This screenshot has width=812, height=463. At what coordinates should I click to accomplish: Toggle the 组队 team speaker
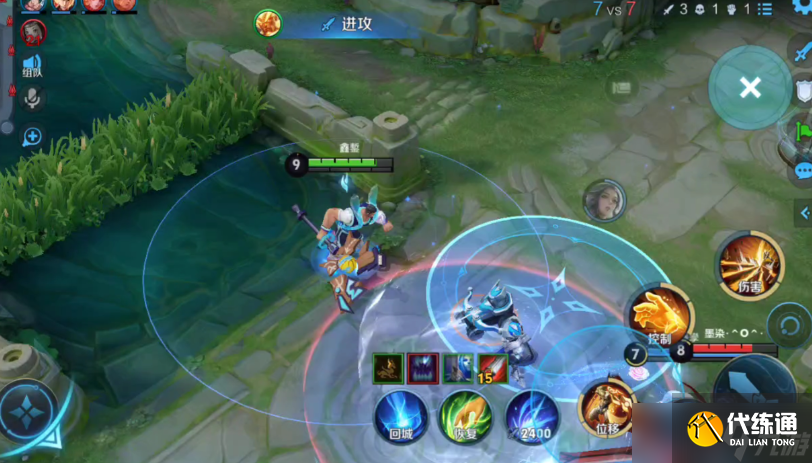pyautogui.click(x=31, y=65)
